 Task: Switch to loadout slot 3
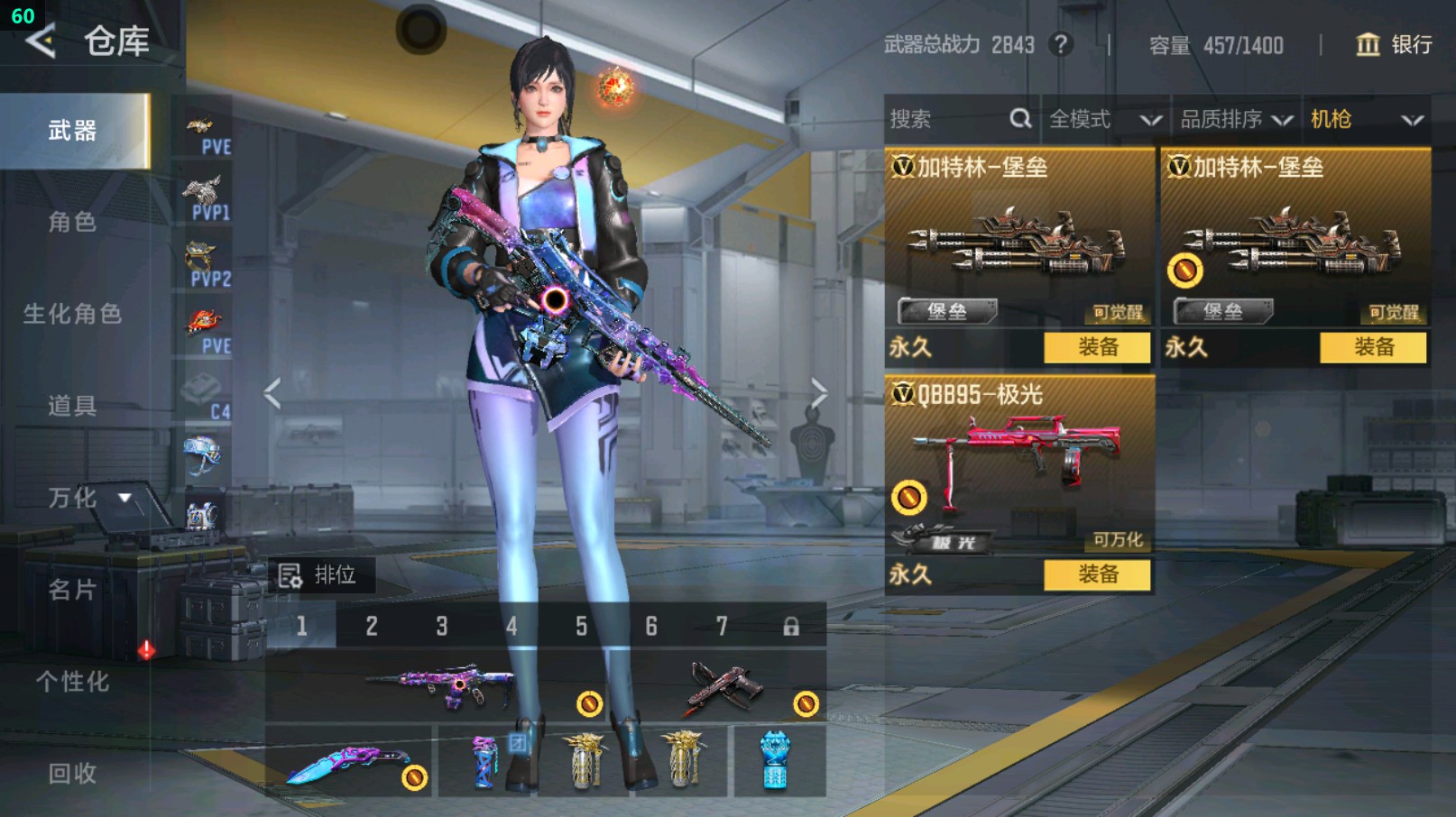441,627
